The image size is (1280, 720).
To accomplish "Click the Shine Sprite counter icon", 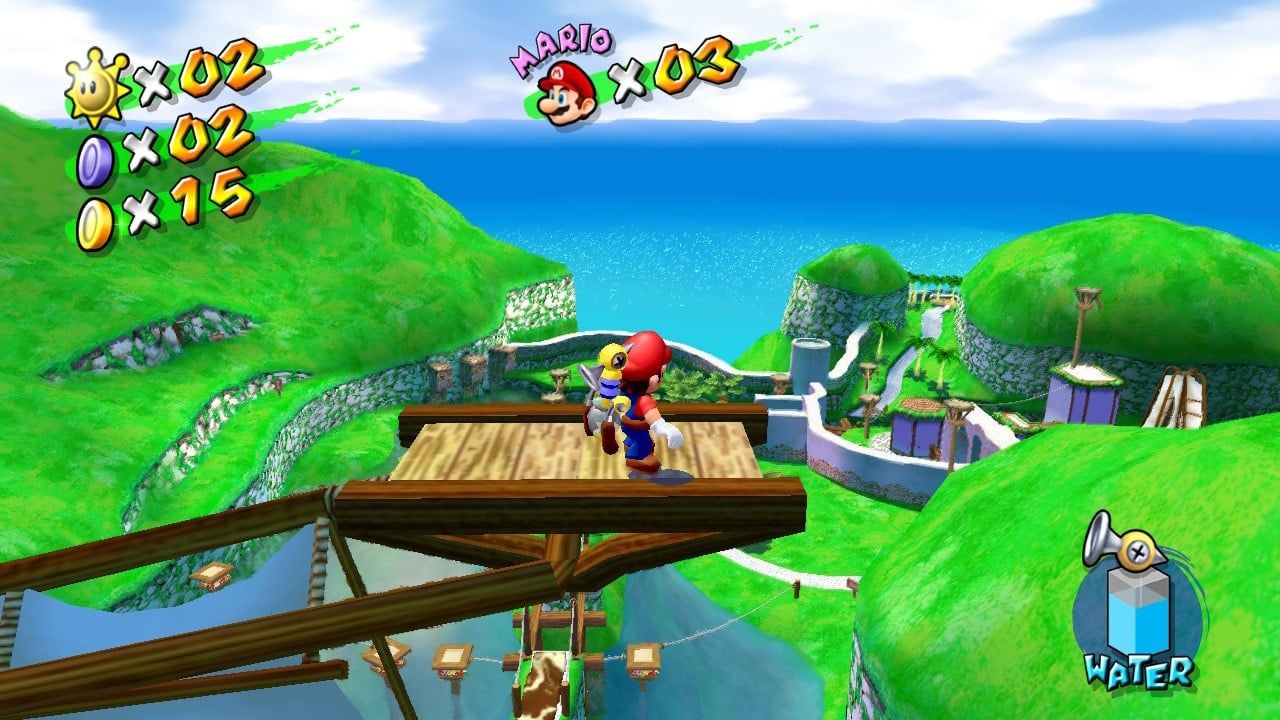I will (97, 87).
